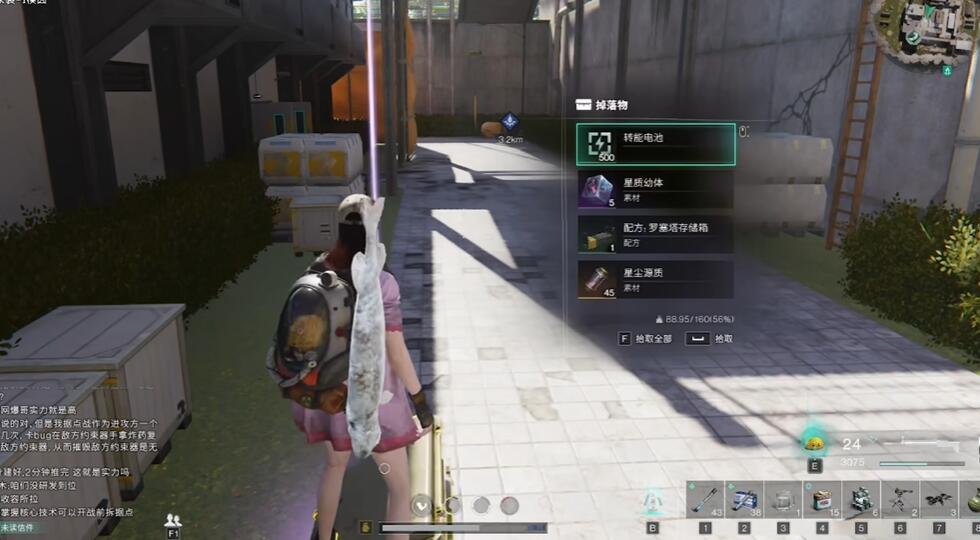Screen dimensions: 980x540
Task: Pick the 星质幼体 material from loot list
Action: (x=655, y=190)
